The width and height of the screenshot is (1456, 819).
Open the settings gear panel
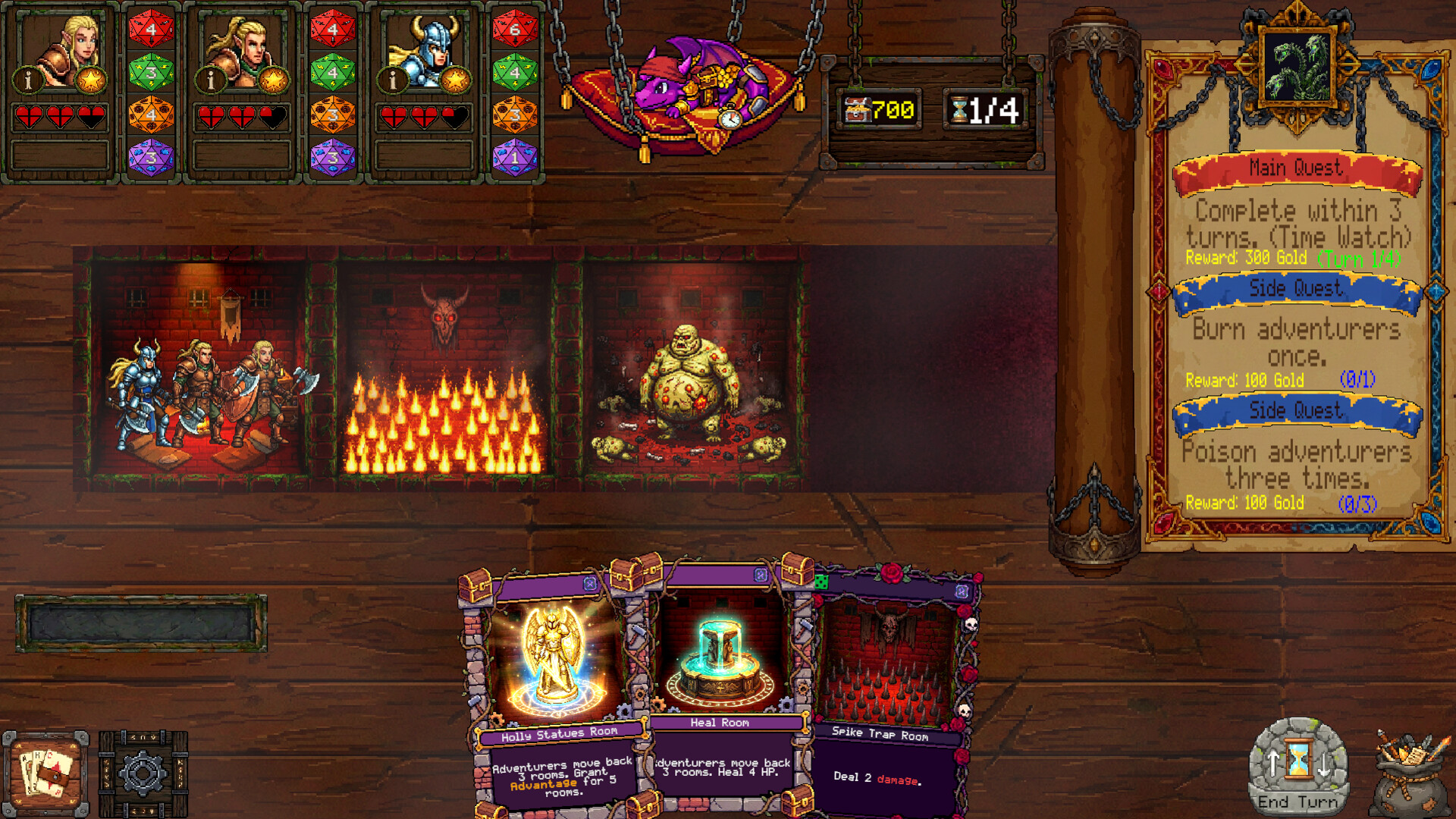pyautogui.click(x=143, y=771)
